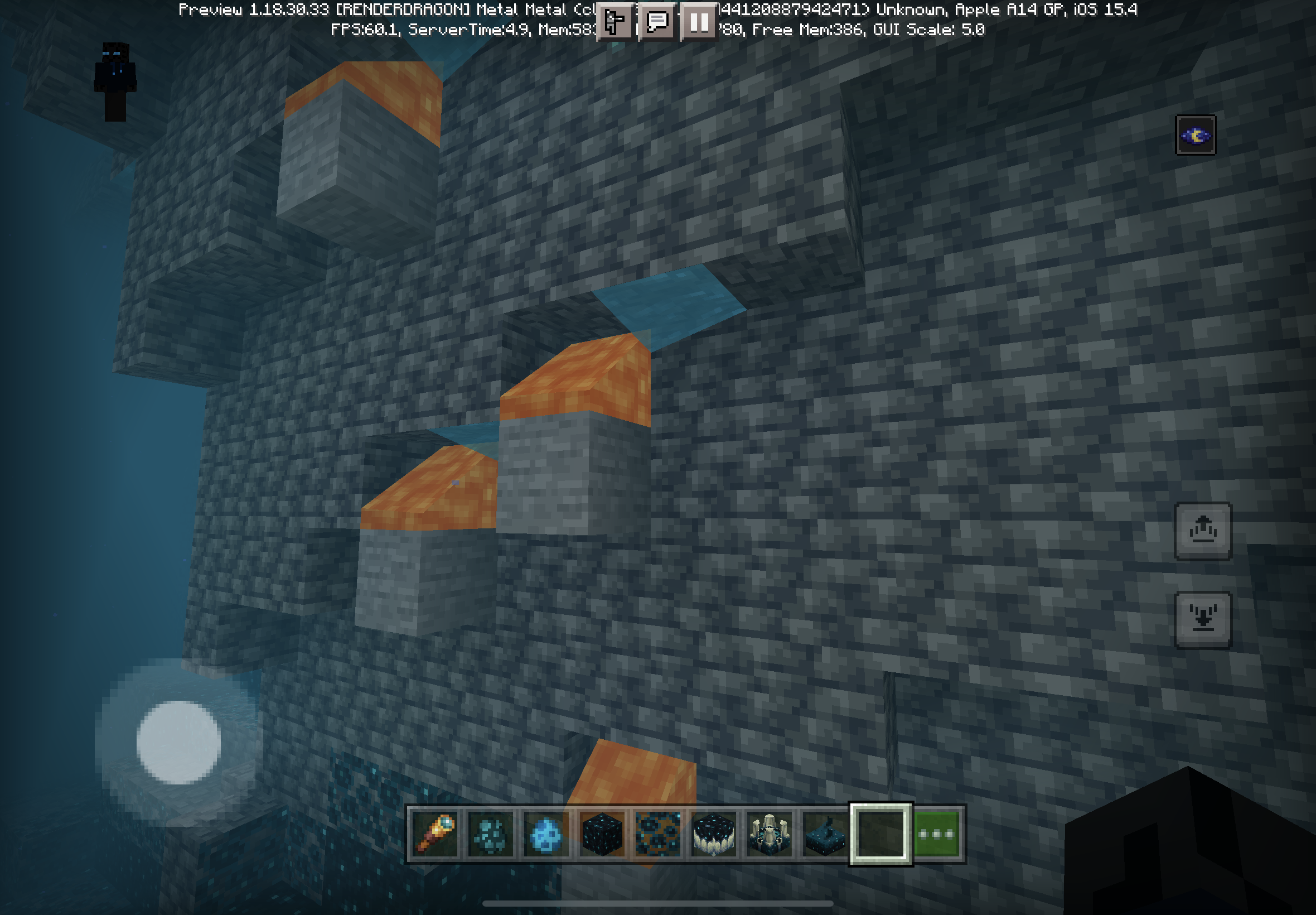Choose the sculk shrieker slot
Image resolution: width=1316 pixels, height=915 pixels.
[769, 834]
